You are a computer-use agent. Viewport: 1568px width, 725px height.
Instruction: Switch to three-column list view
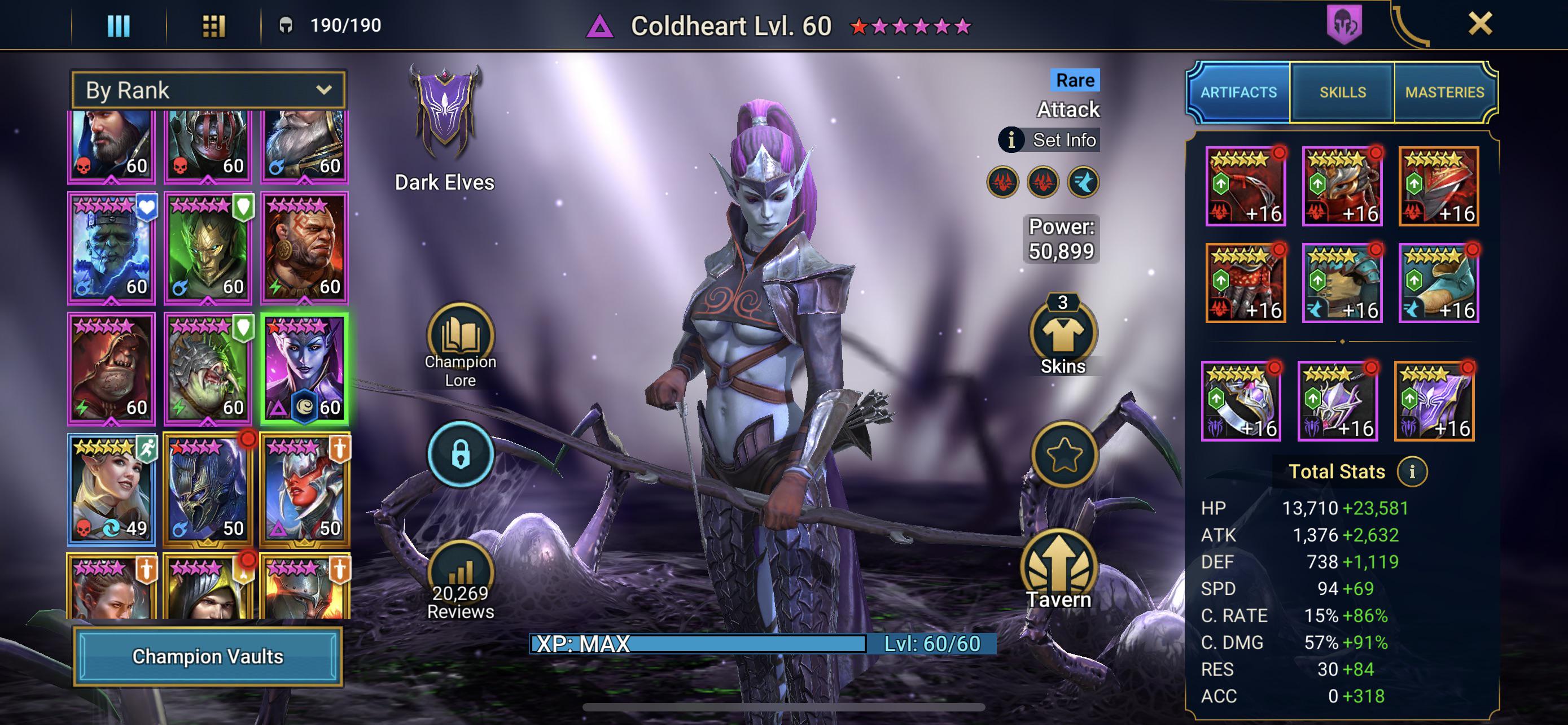point(119,25)
